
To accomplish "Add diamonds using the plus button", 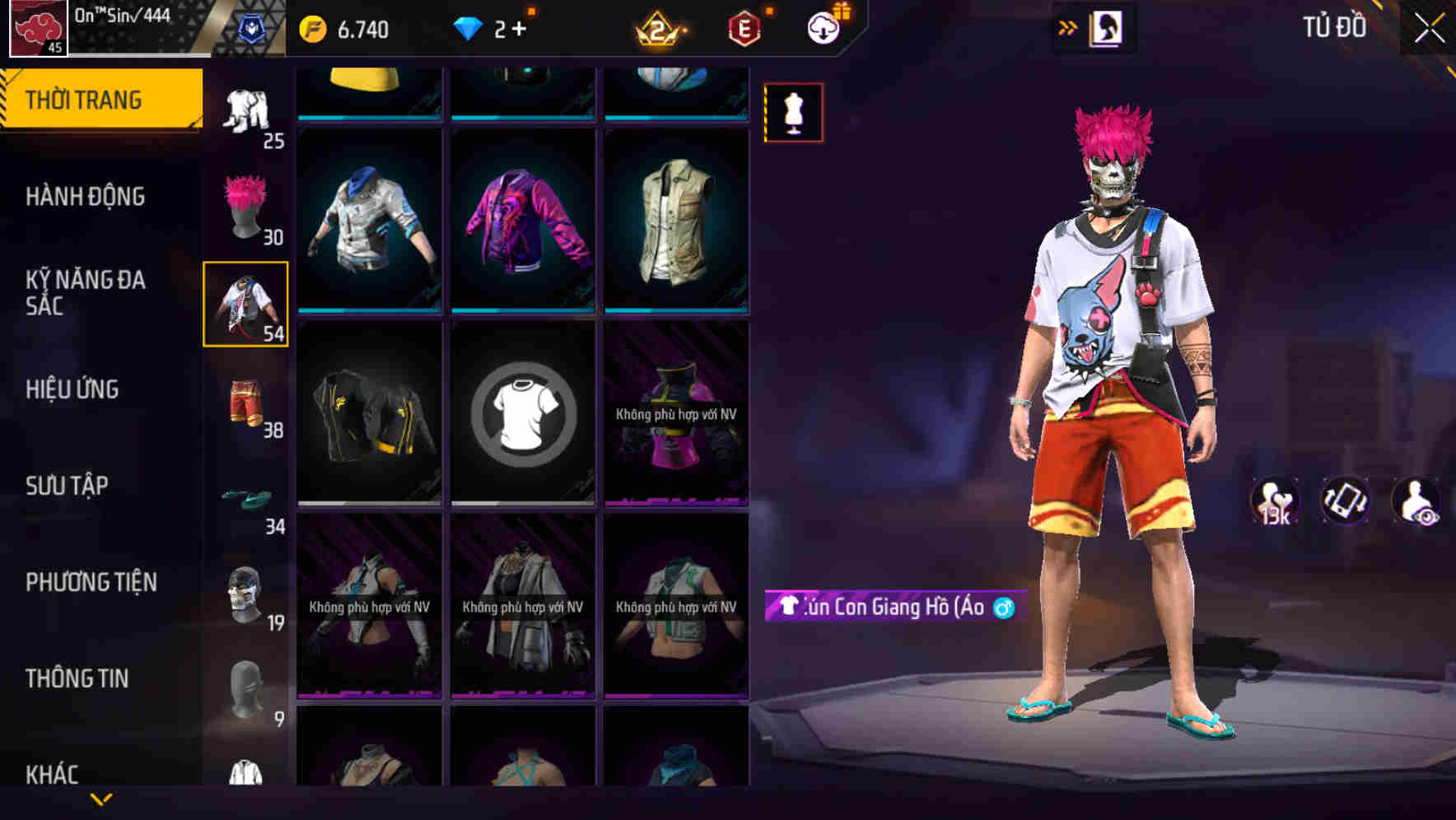I will coord(518,27).
